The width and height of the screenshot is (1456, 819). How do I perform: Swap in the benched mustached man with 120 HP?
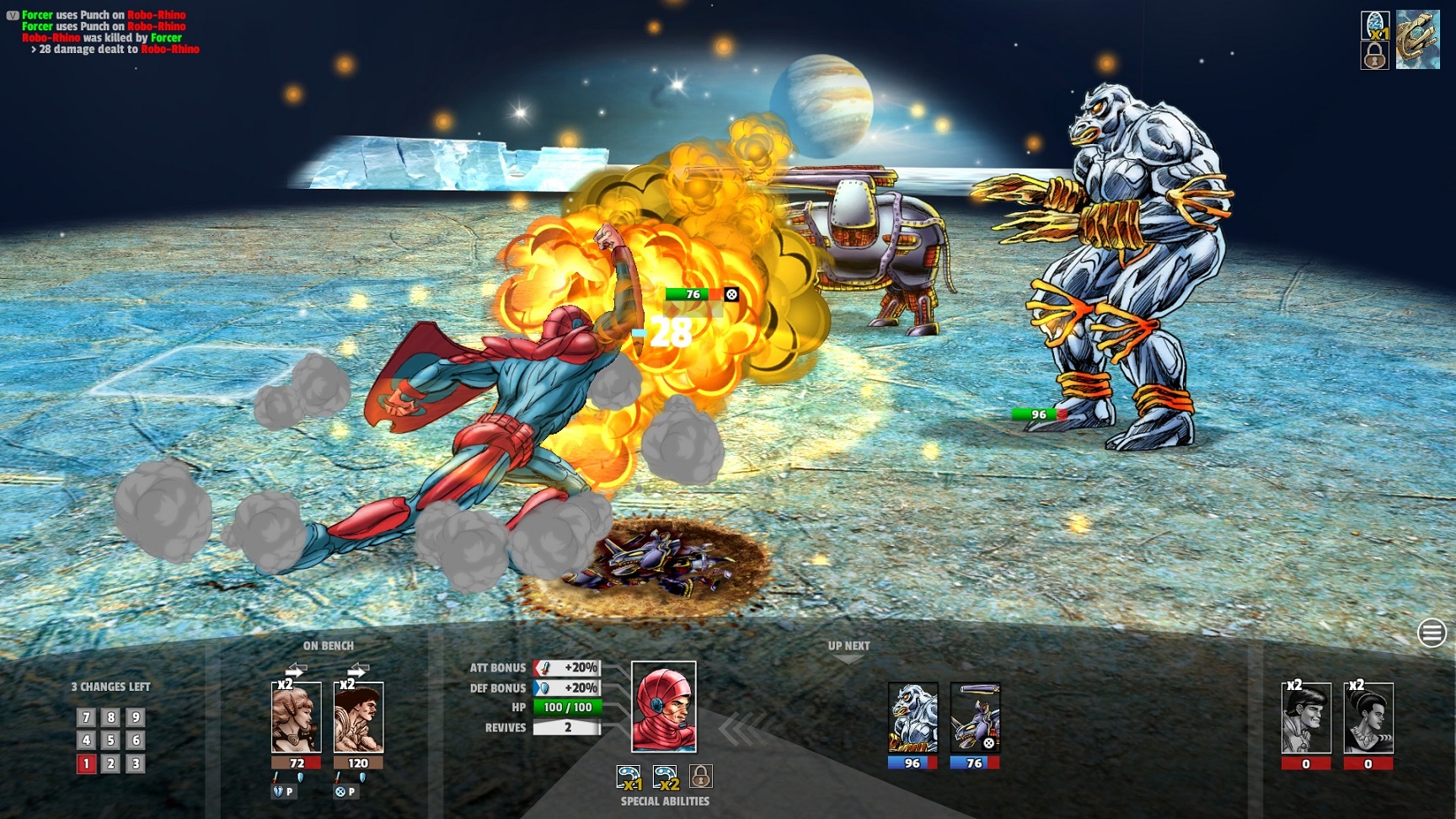(359, 717)
